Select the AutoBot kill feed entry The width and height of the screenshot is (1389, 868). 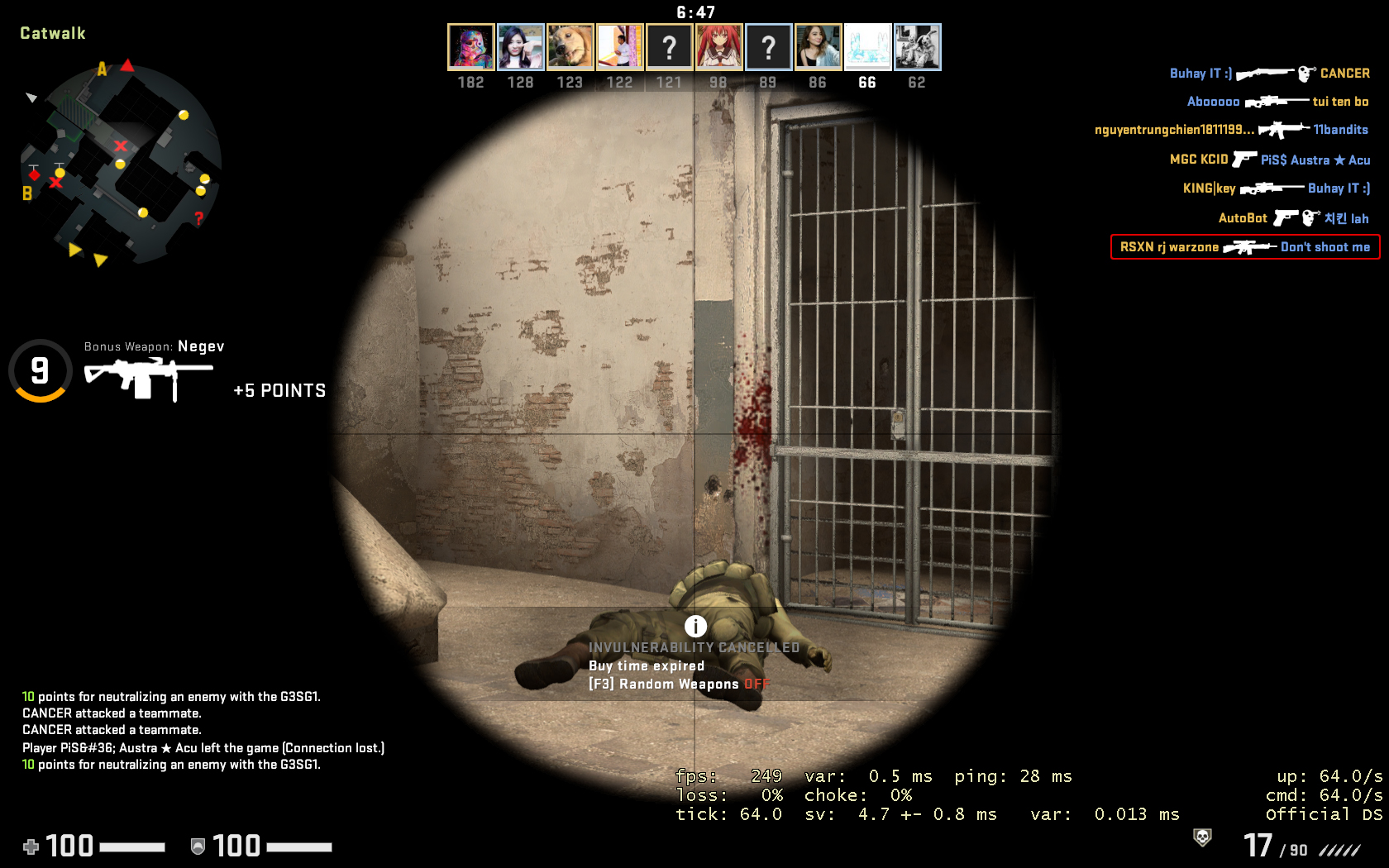tap(1293, 218)
